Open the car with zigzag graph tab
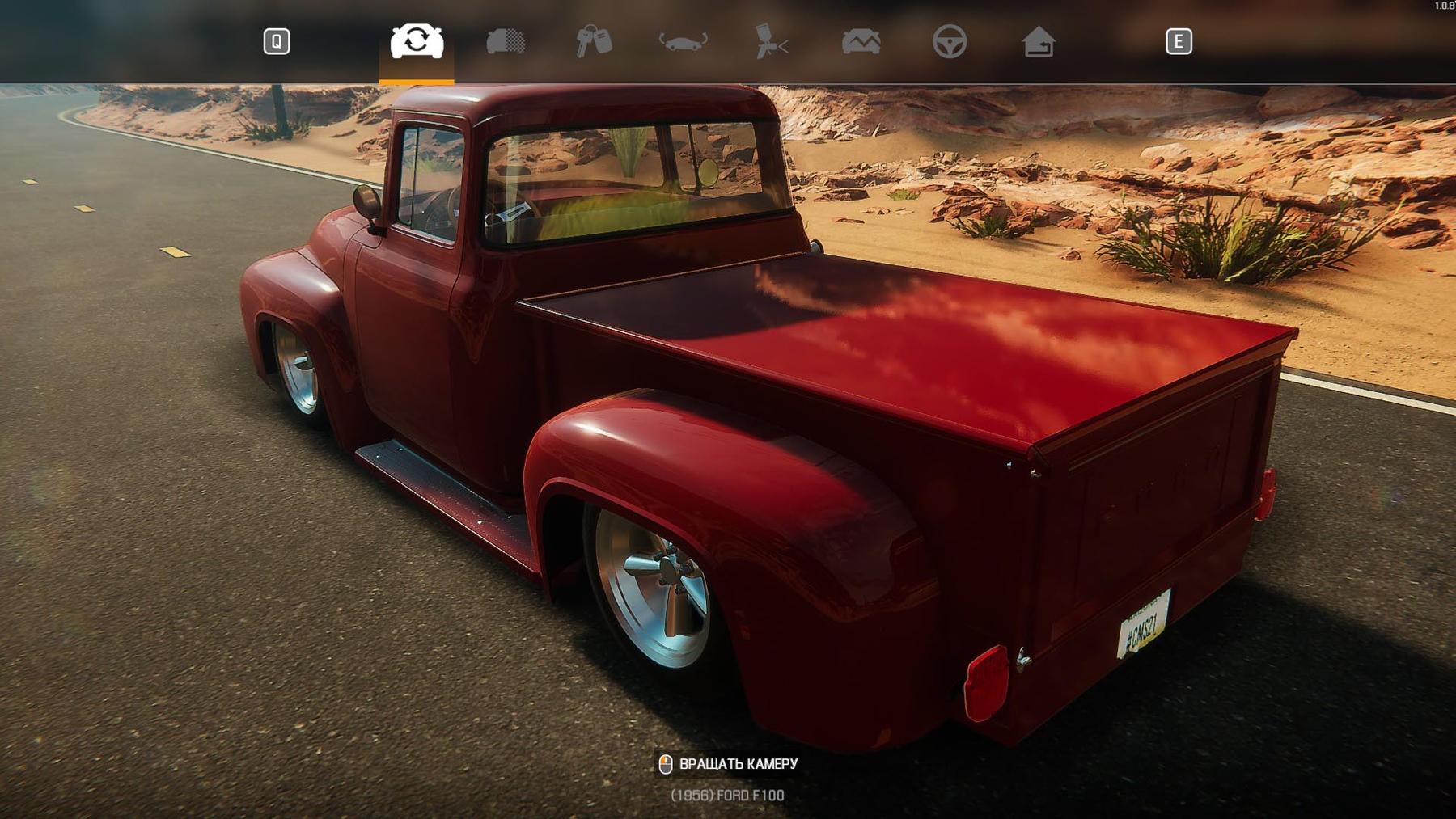The image size is (1456, 819). [861, 41]
